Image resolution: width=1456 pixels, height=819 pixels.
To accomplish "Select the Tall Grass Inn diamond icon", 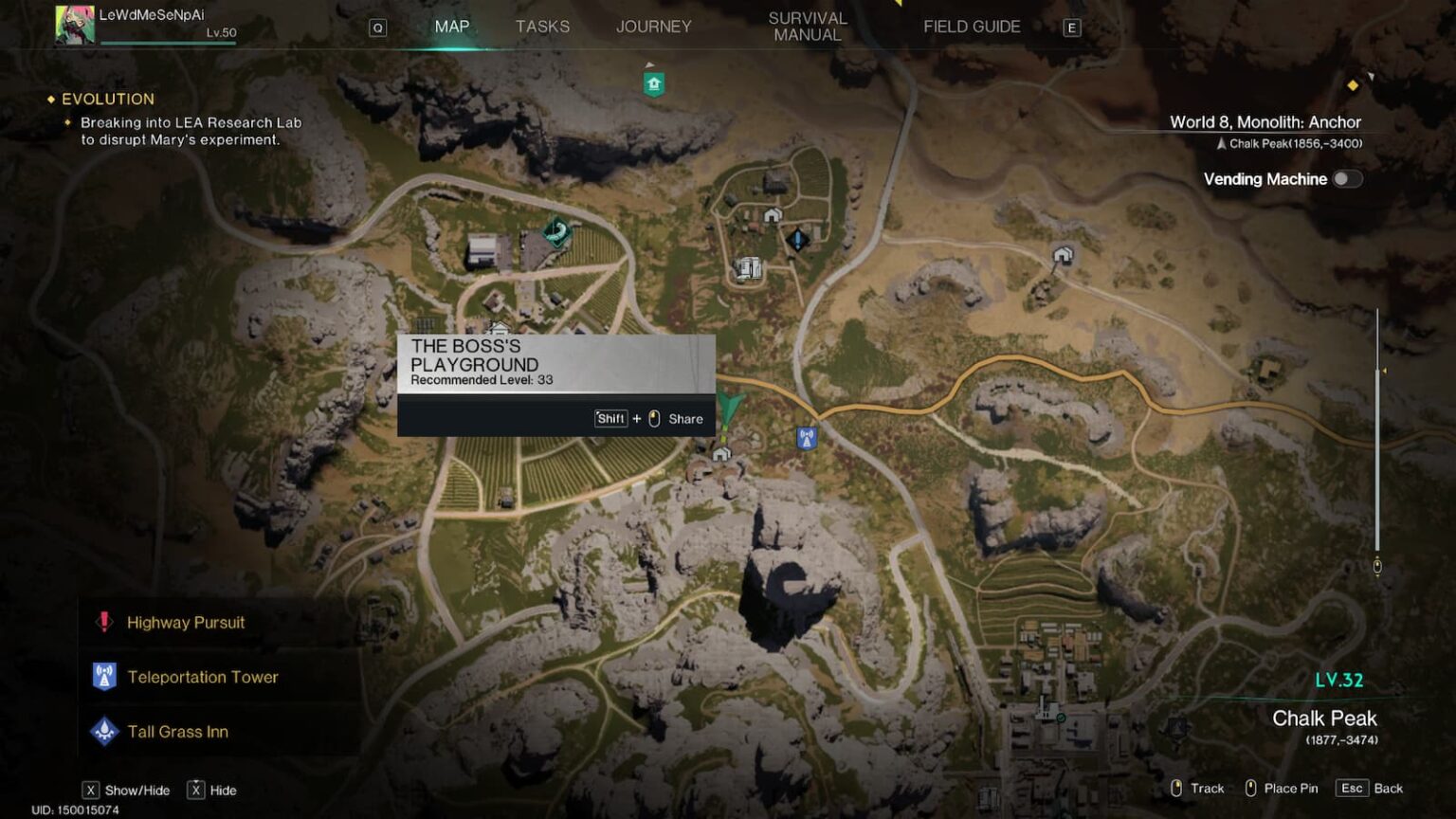I will (104, 731).
